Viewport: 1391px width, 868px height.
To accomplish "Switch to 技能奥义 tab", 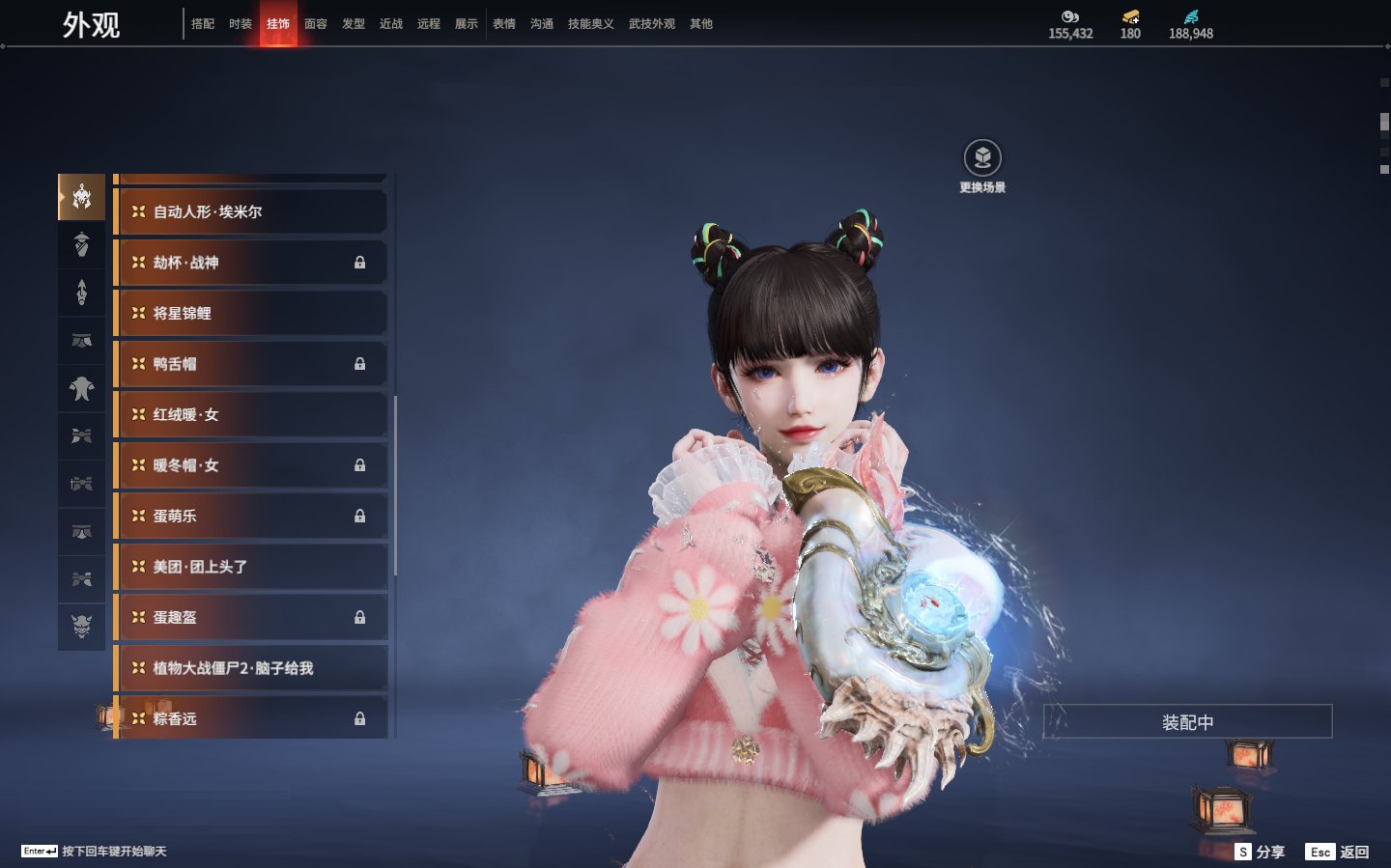I will point(590,24).
